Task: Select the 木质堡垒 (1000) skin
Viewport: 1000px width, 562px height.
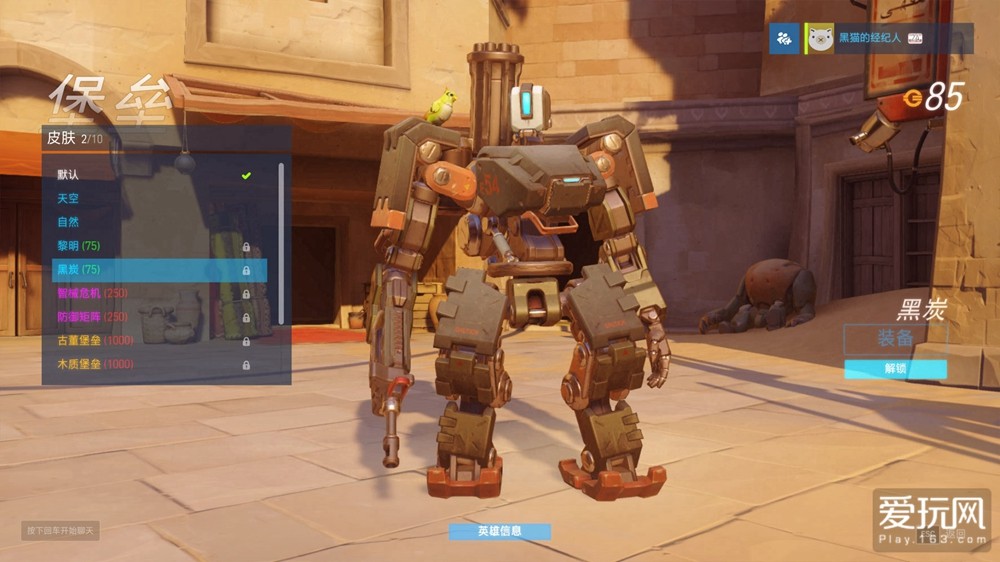Action: point(150,364)
